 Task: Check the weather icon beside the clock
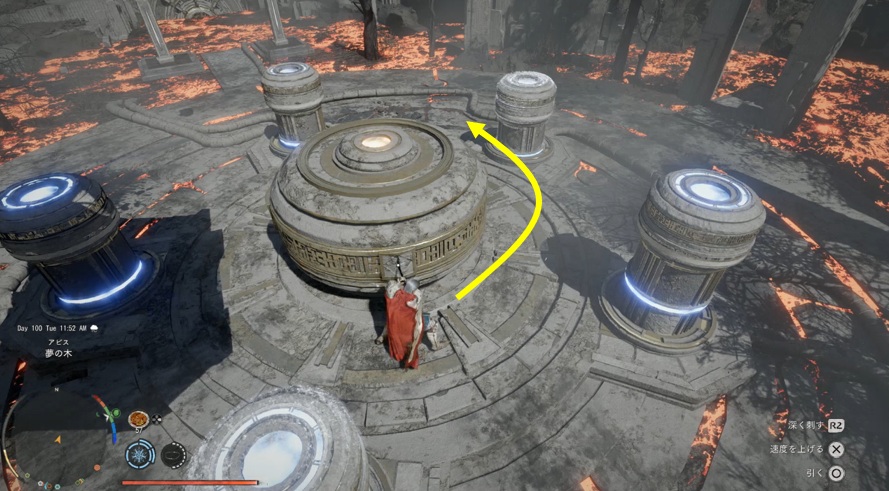[94, 327]
